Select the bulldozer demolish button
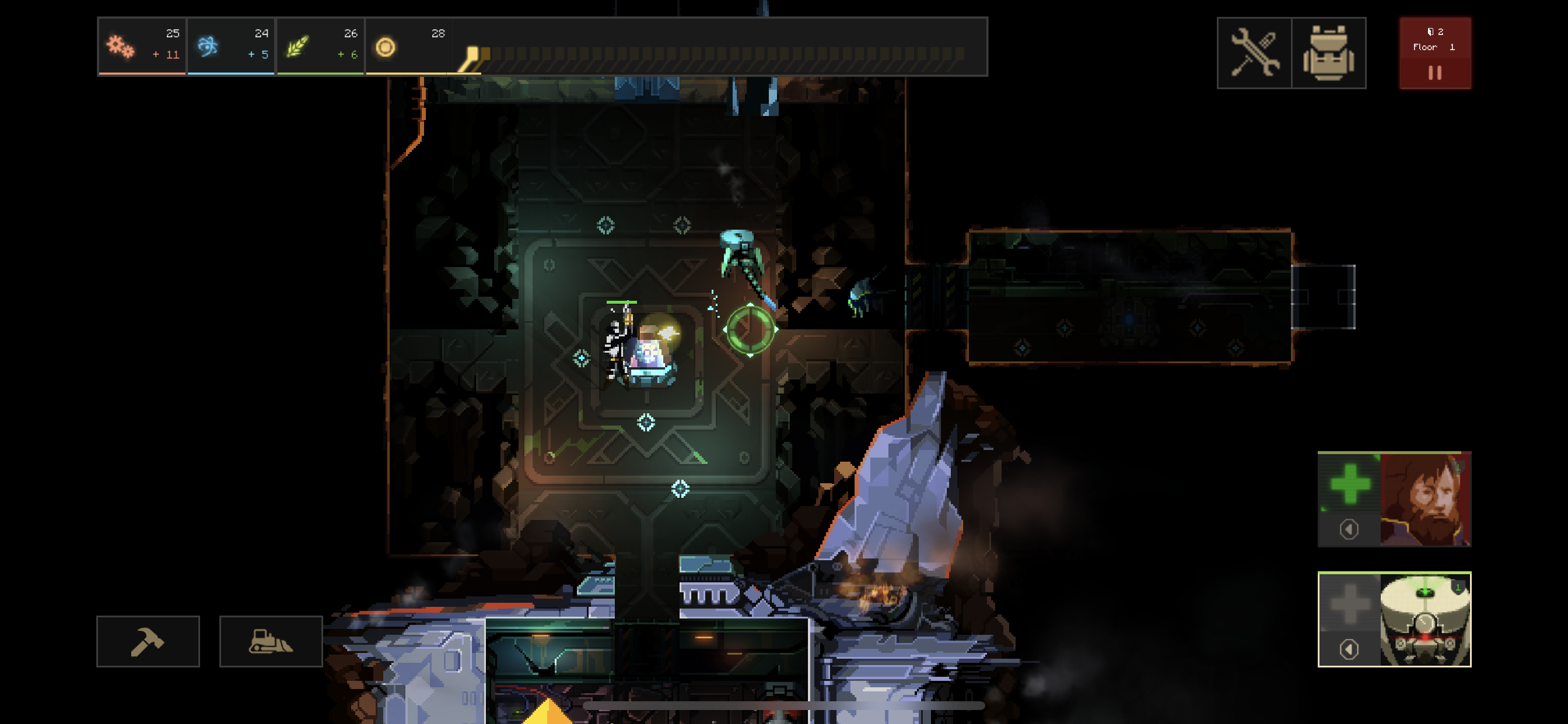Viewport: 1568px width, 724px height. pyautogui.click(x=271, y=641)
